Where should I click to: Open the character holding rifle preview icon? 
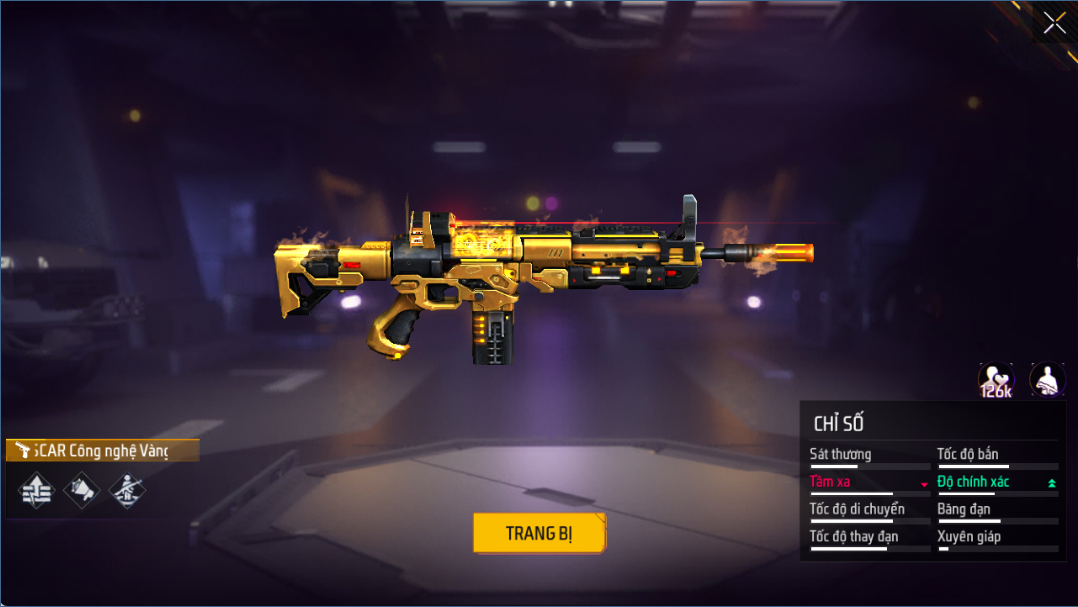click(x=1047, y=379)
